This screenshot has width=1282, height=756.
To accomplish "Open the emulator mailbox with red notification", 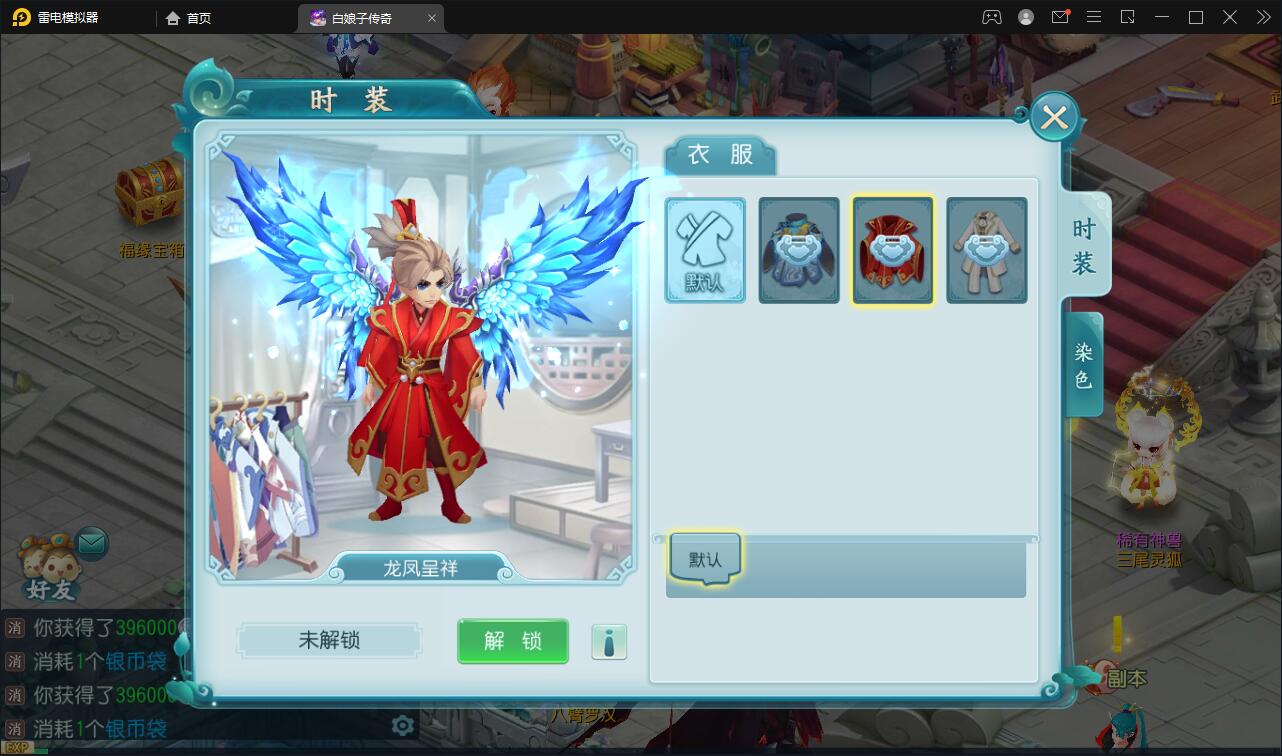I will coord(1061,17).
